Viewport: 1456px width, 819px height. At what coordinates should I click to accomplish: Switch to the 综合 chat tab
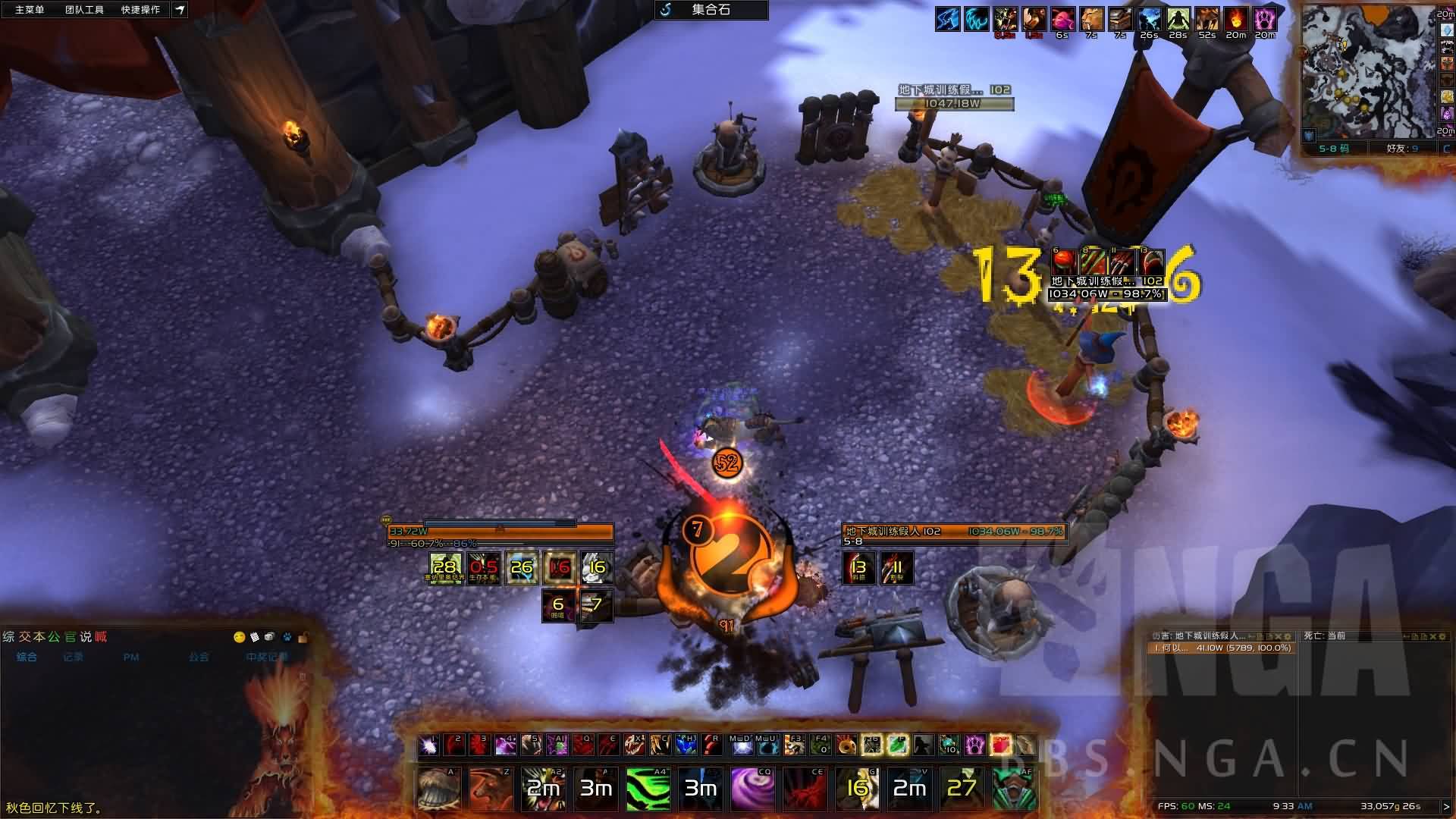click(x=27, y=657)
